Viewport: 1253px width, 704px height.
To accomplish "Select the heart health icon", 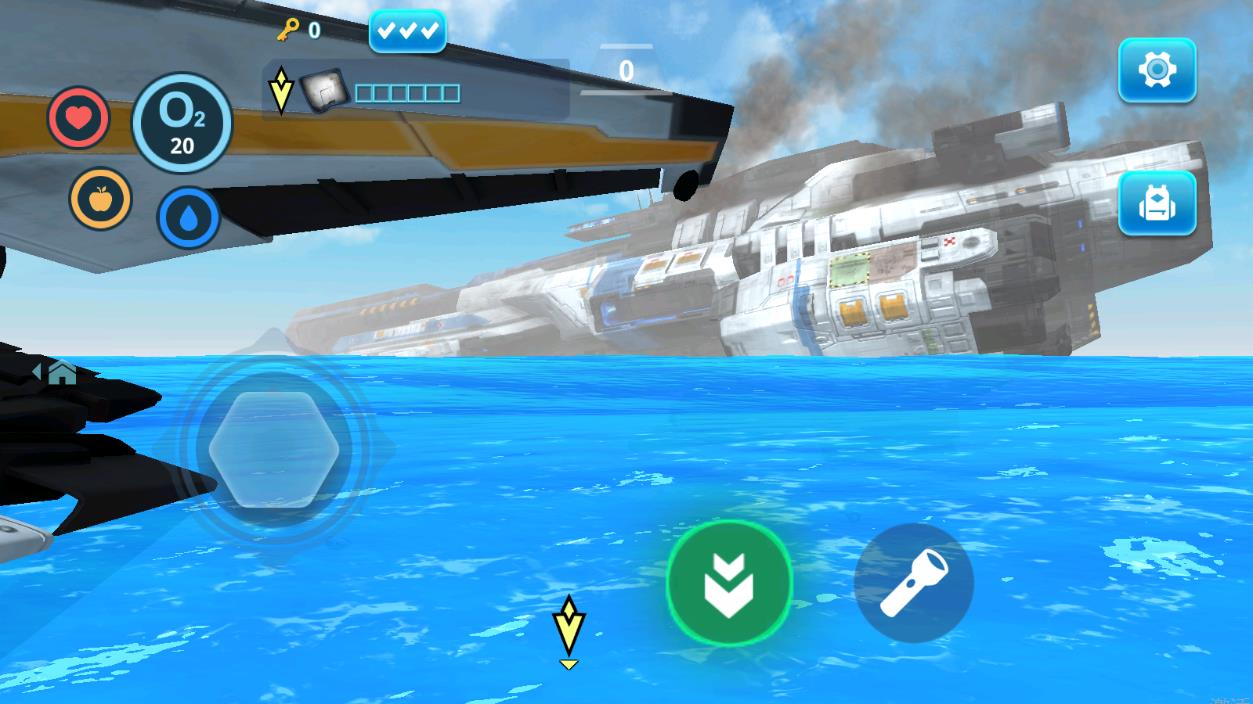I will click(x=79, y=118).
